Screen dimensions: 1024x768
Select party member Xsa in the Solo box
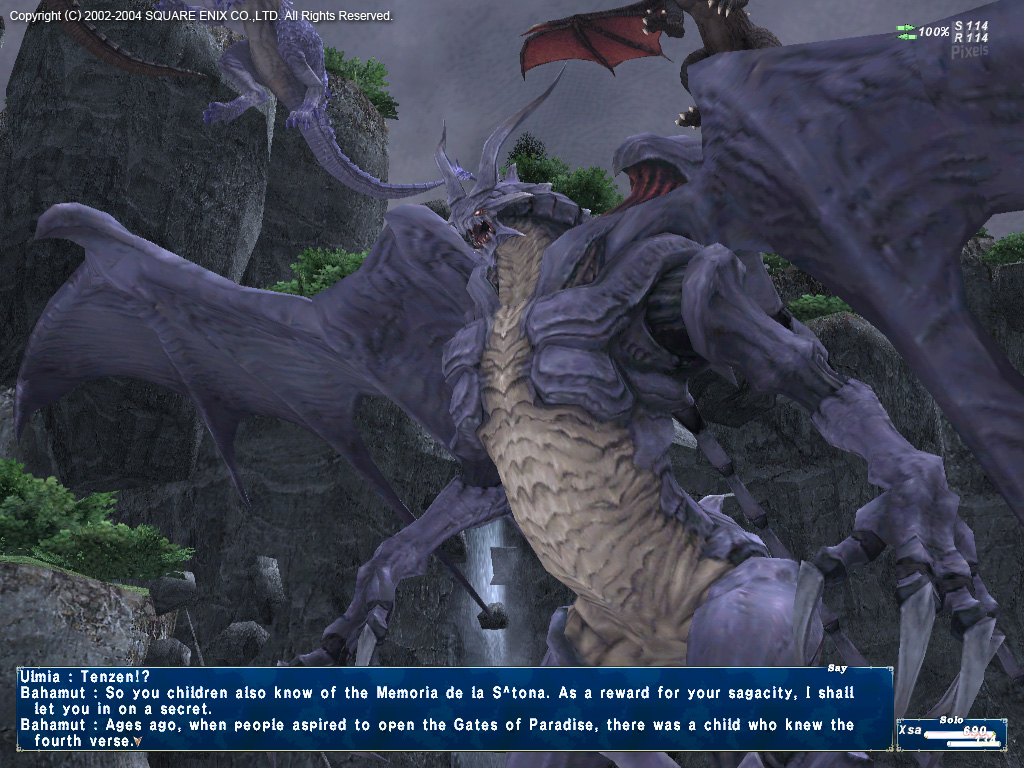pos(910,731)
